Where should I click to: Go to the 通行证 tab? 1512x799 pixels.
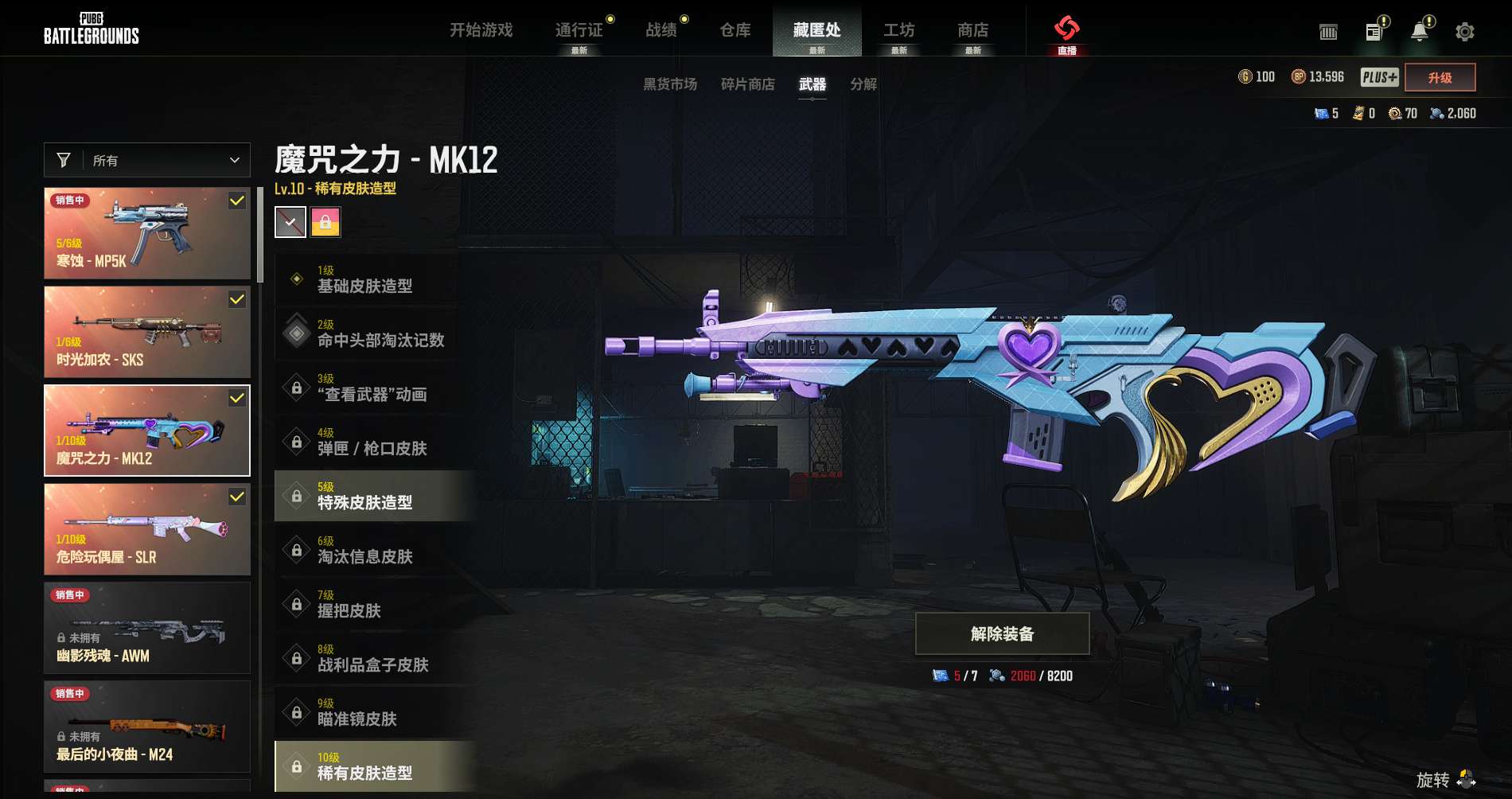click(579, 30)
